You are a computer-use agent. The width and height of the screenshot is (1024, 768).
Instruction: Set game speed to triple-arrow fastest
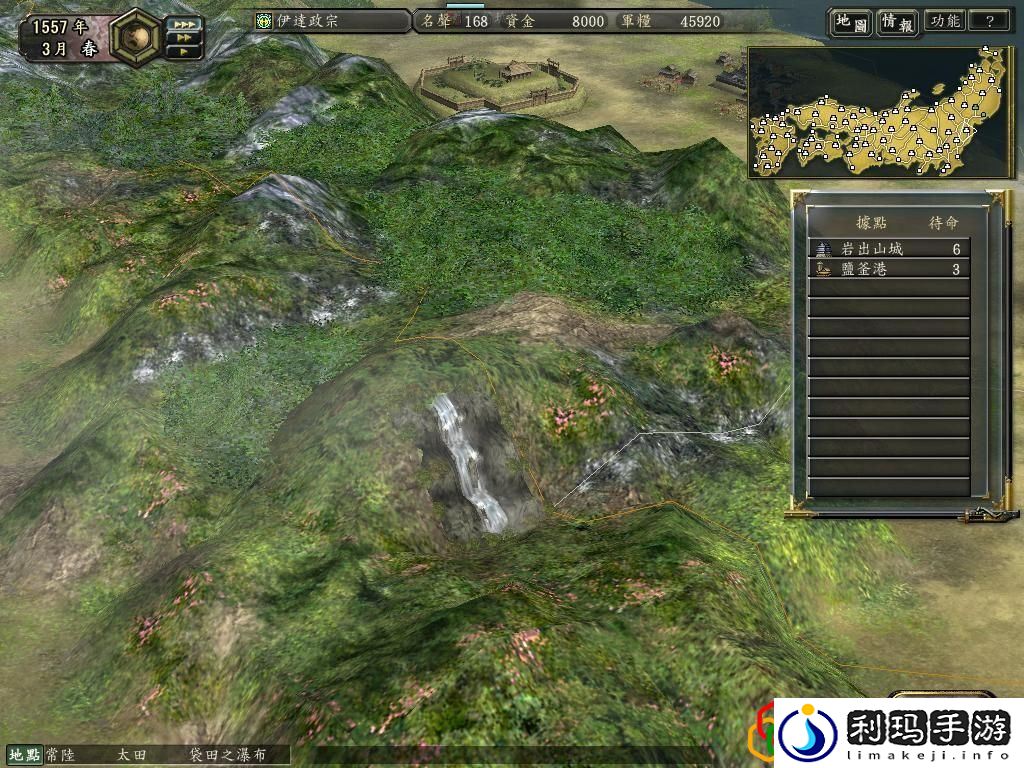click(183, 23)
